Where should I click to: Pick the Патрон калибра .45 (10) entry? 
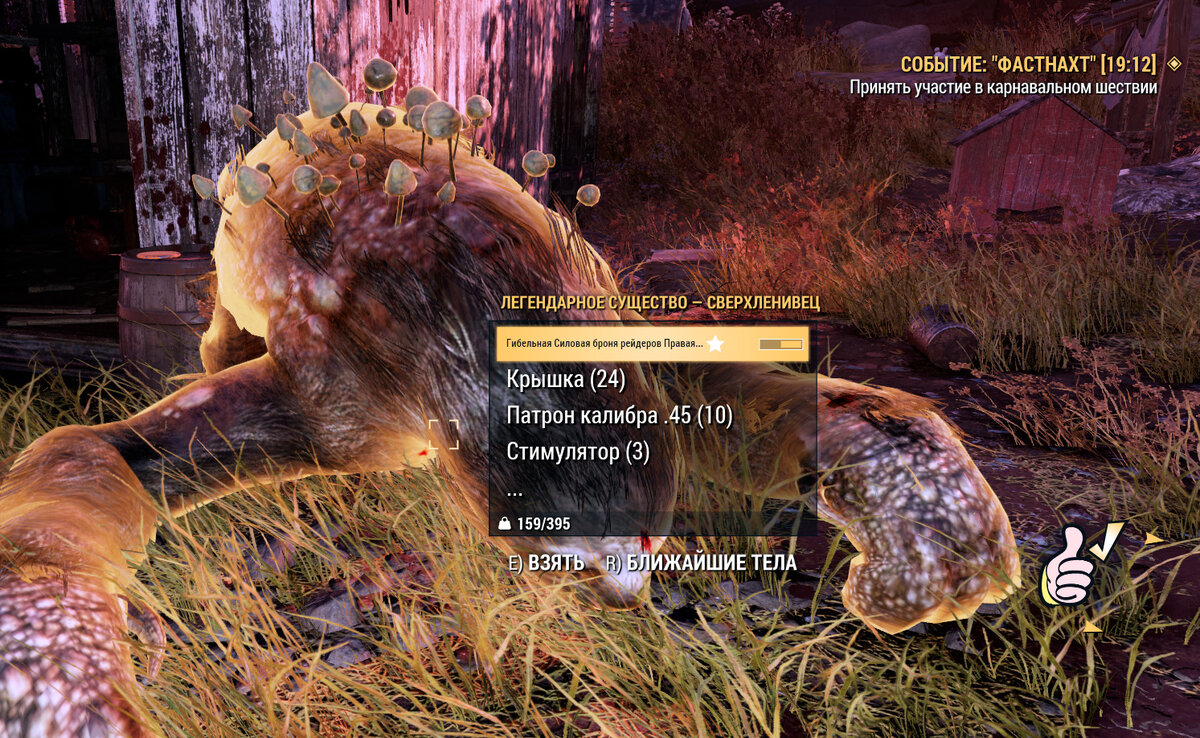tap(619, 416)
